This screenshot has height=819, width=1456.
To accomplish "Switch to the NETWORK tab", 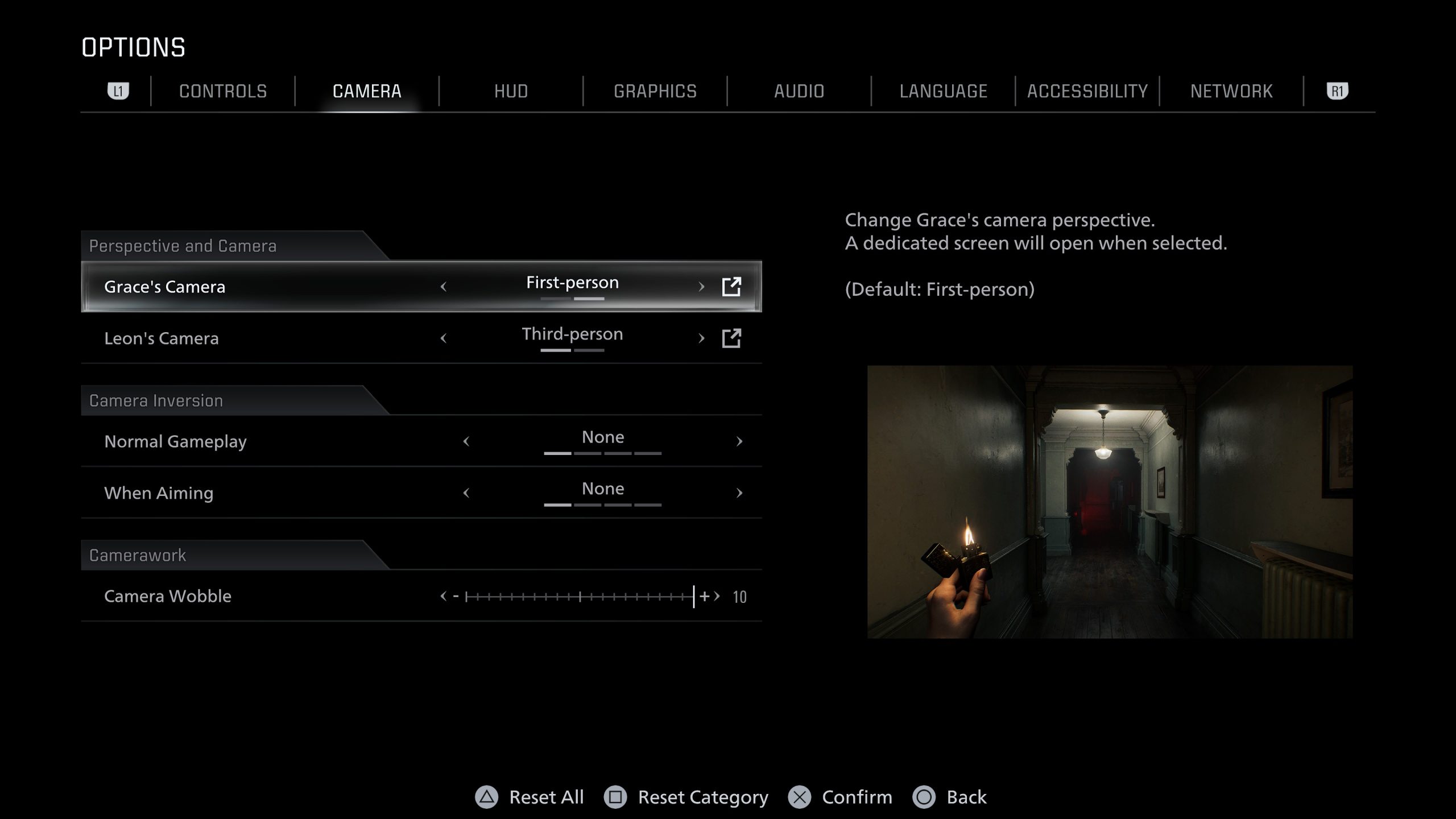I will click(x=1231, y=90).
